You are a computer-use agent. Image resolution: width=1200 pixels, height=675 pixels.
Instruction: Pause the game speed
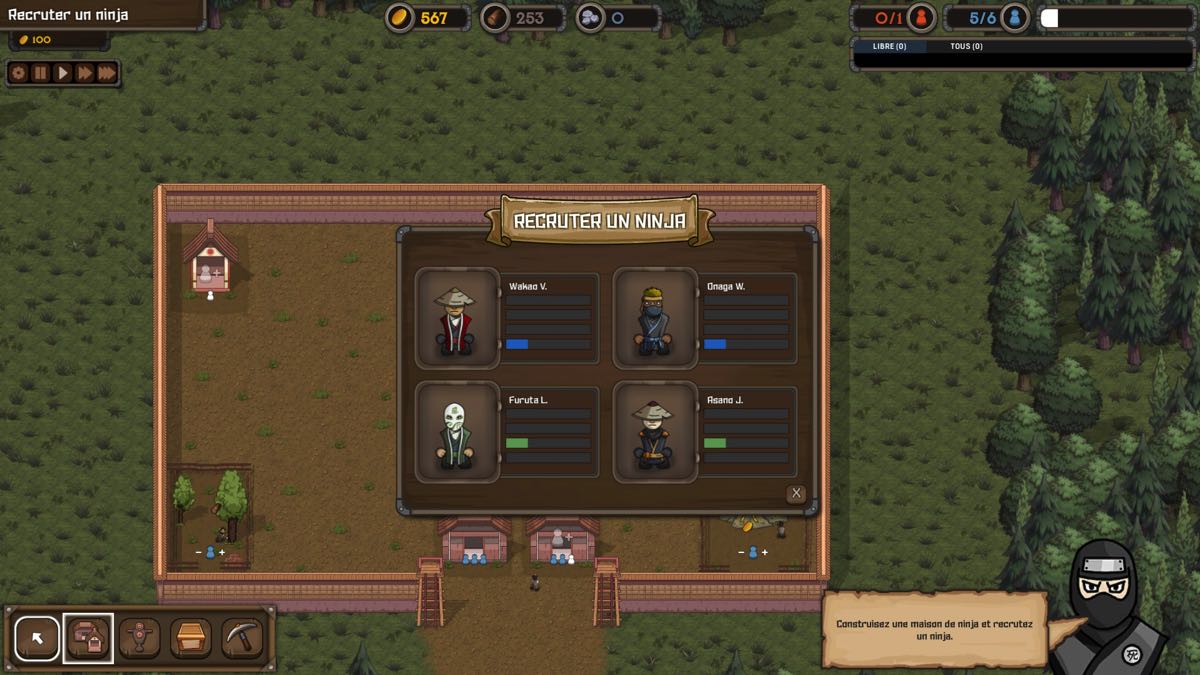point(40,73)
